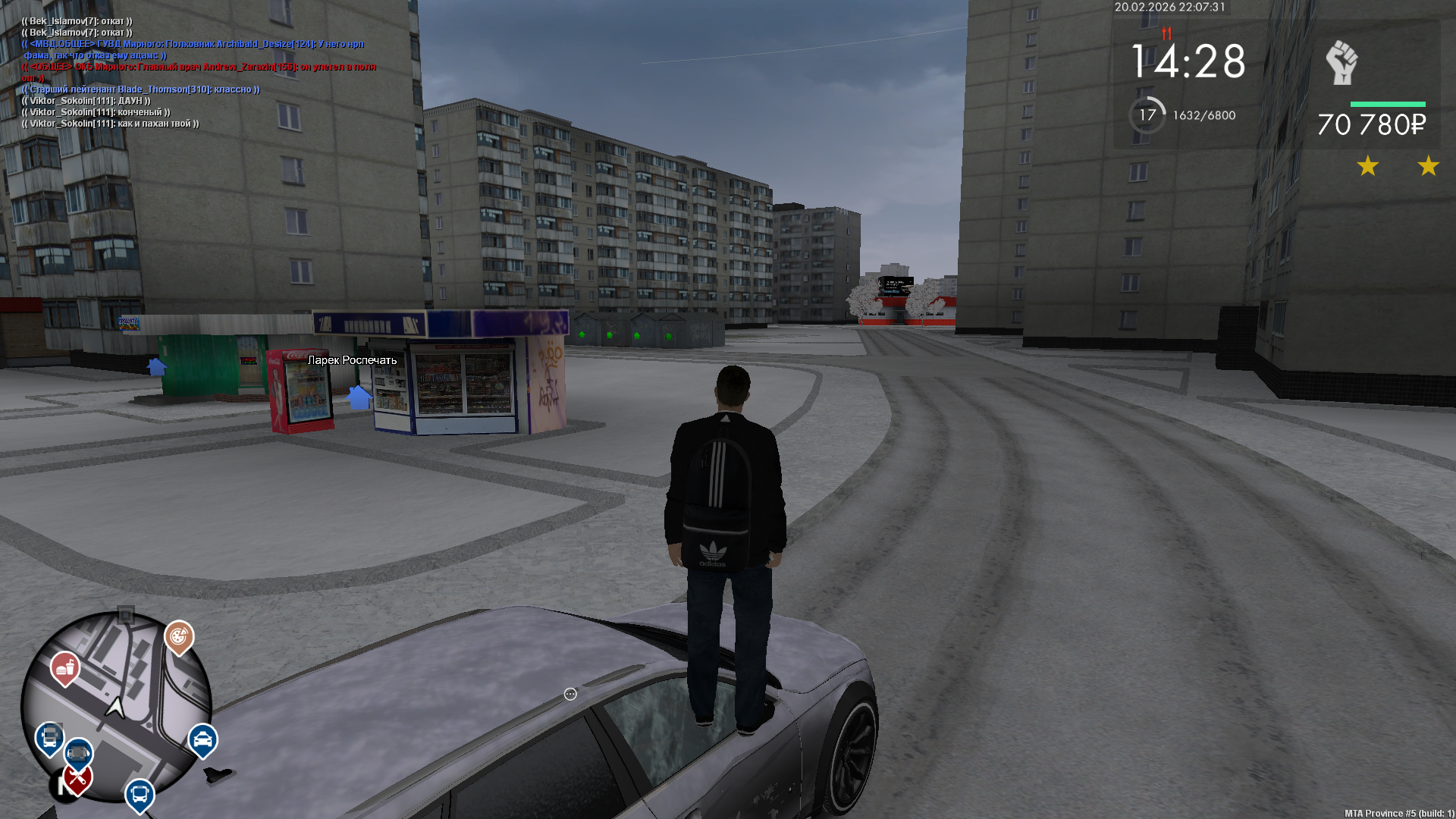Select the burger fast-food minimap marker

(x=65, y=668)
